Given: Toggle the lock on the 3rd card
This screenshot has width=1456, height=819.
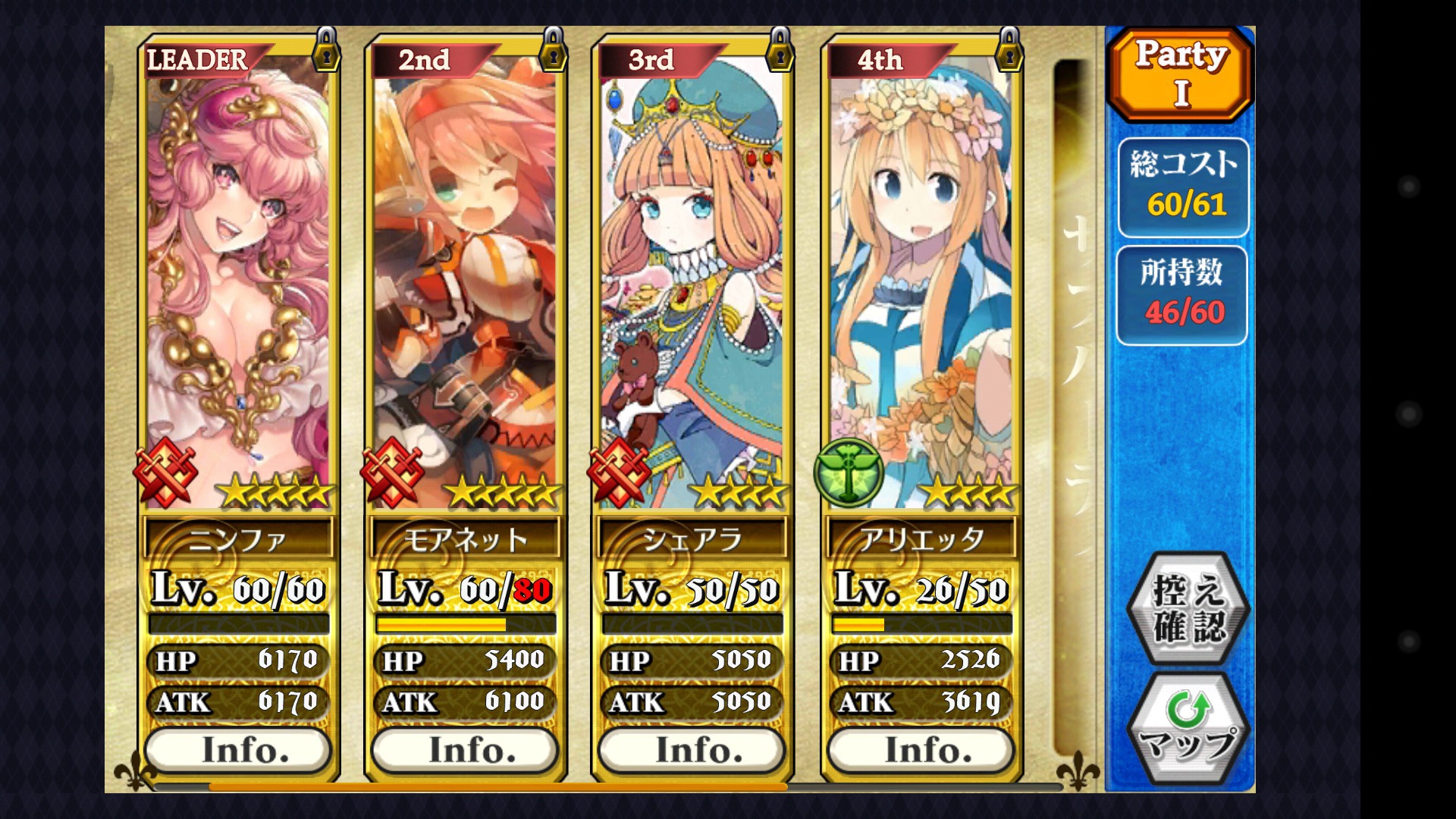Looking at the screenshot, I should click(x=780, y=50).
